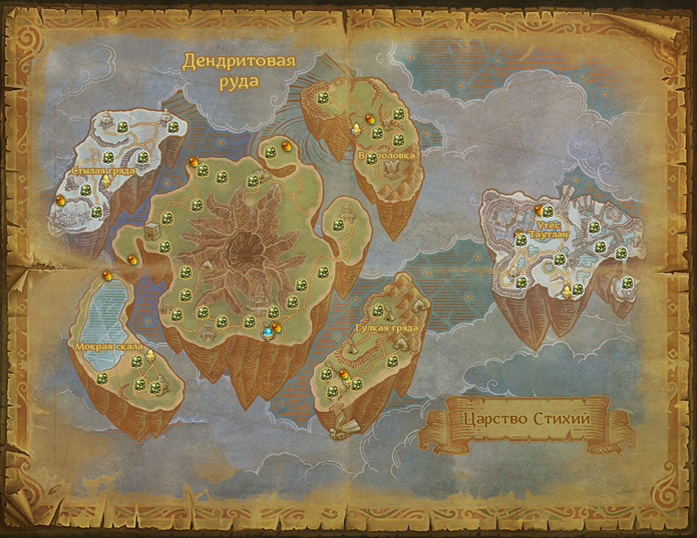The width and height of the screenshot is (697, 538).
Task: Select the yellow marker on Мокрая скала island
Action: 152,355
